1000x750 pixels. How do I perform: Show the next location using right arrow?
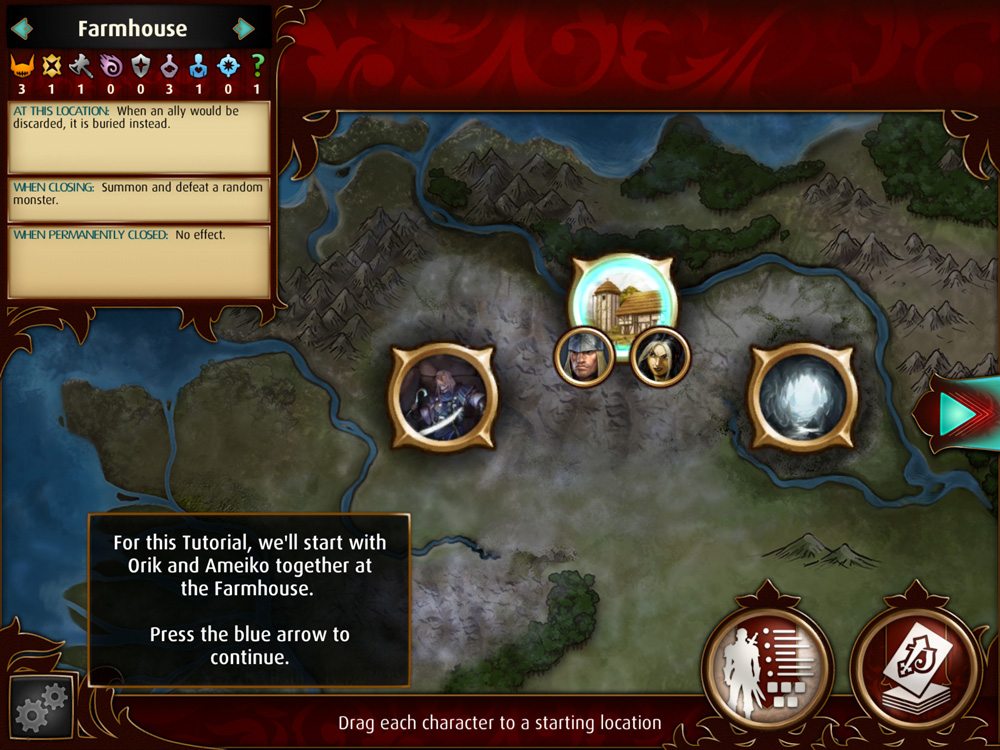click(x=243, y=29)
